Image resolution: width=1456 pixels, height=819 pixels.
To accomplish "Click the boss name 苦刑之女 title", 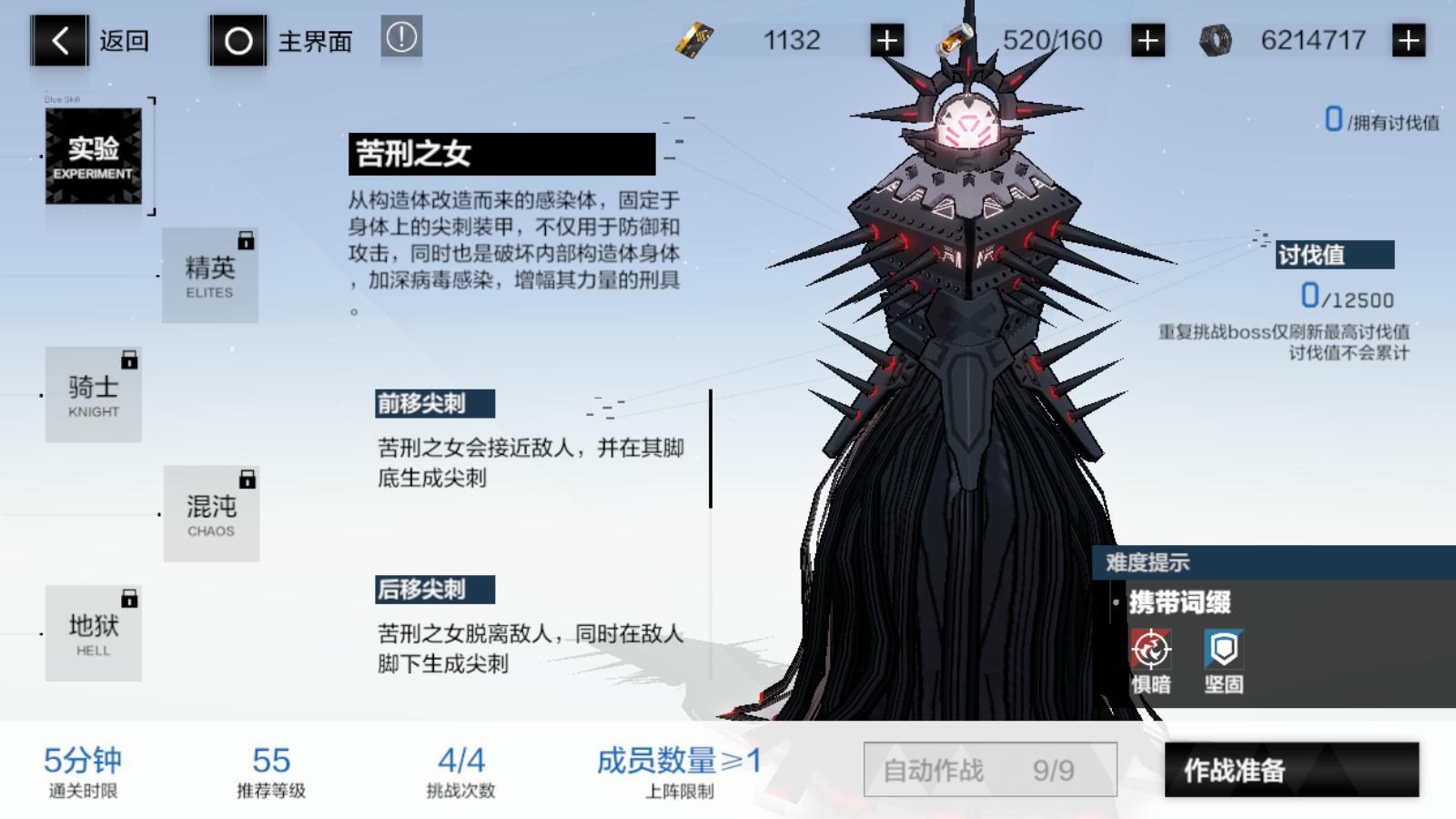I will coord(423,153).
